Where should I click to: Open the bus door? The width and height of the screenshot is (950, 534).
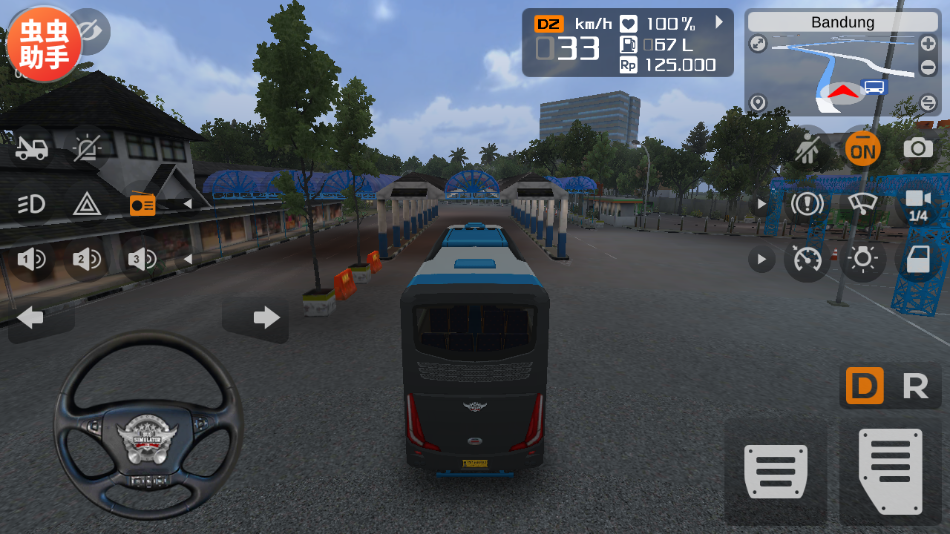(x=917, y=260)
